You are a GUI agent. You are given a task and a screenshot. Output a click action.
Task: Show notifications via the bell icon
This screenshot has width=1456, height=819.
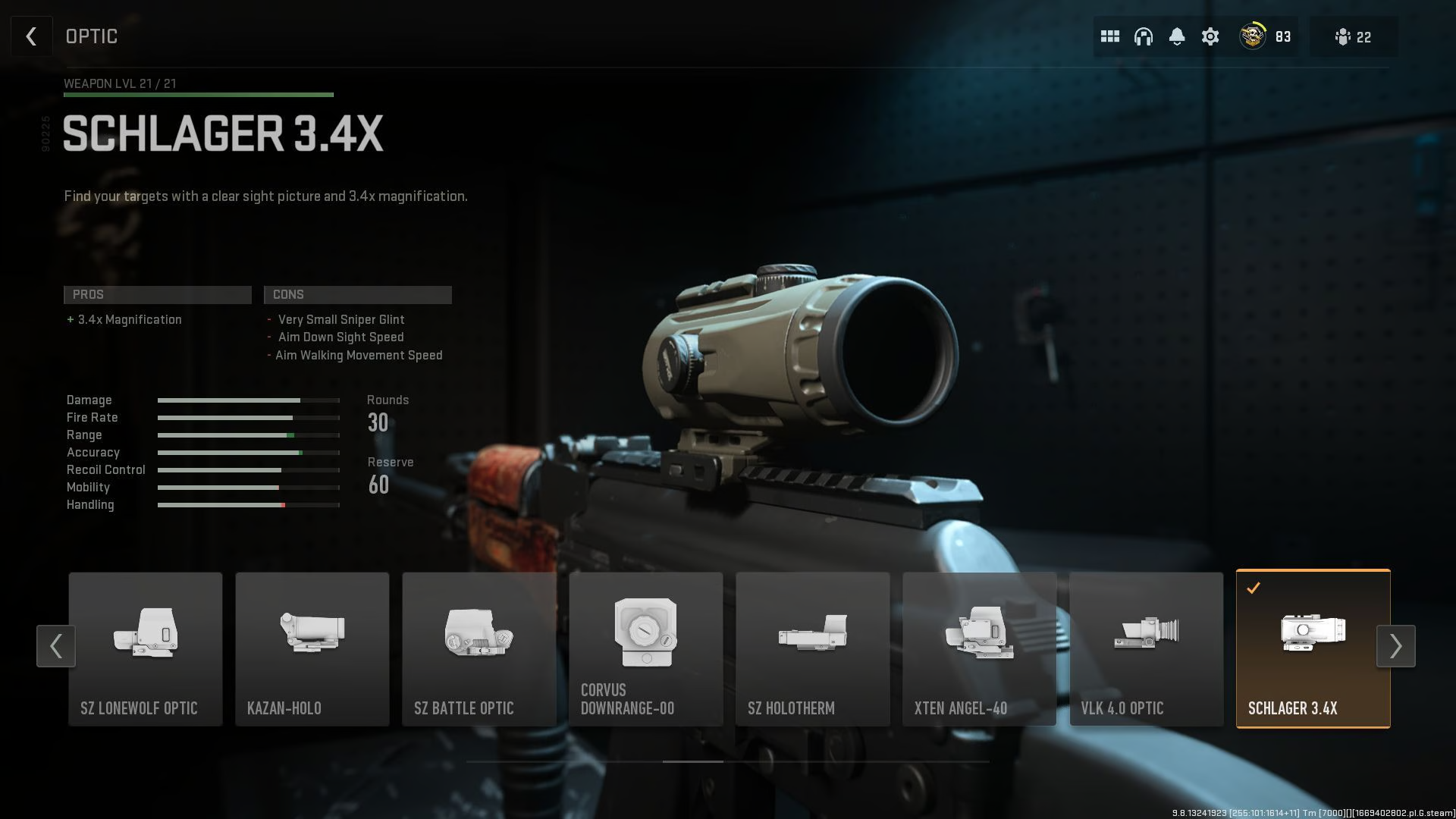click(x=1176, y=36)
